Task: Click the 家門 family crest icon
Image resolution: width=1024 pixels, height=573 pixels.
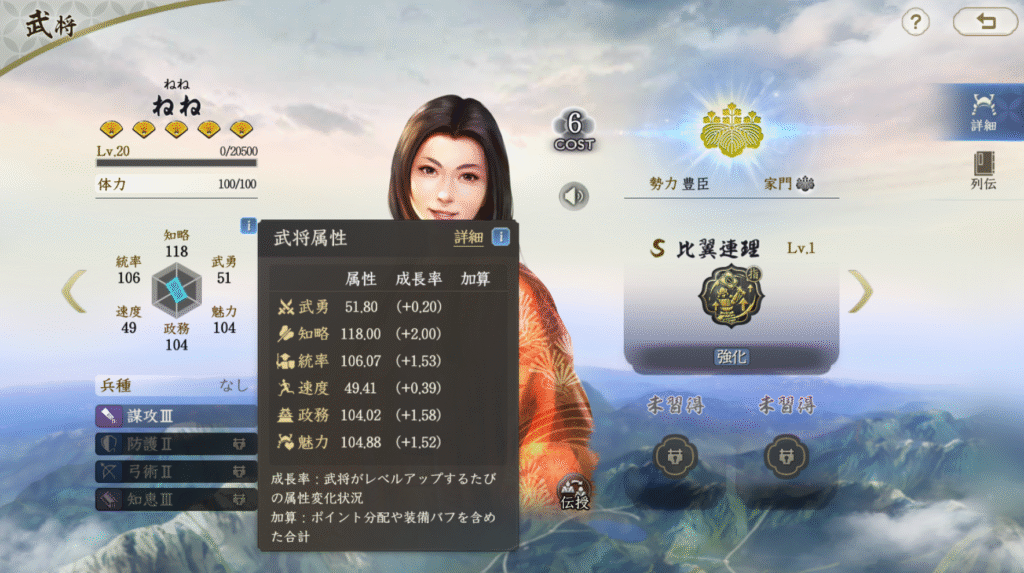Action: click(x=805, y=184)
